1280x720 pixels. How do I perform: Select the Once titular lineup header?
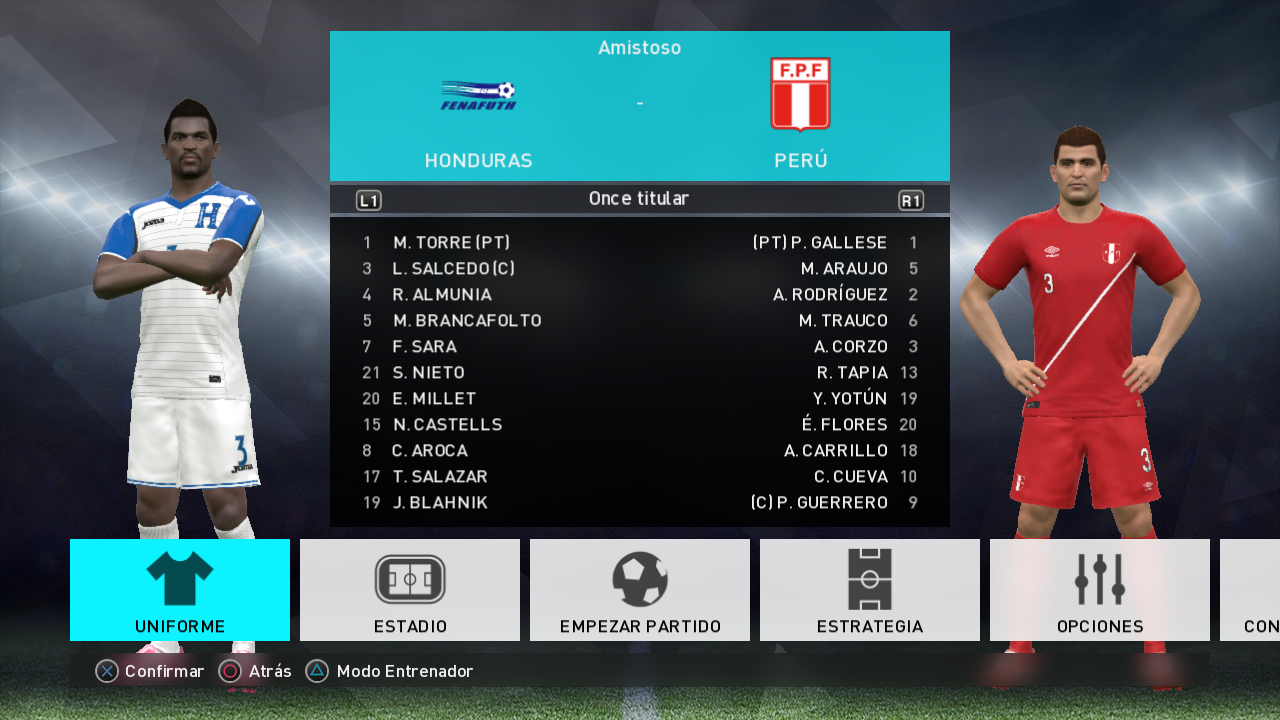click(639, 199)
